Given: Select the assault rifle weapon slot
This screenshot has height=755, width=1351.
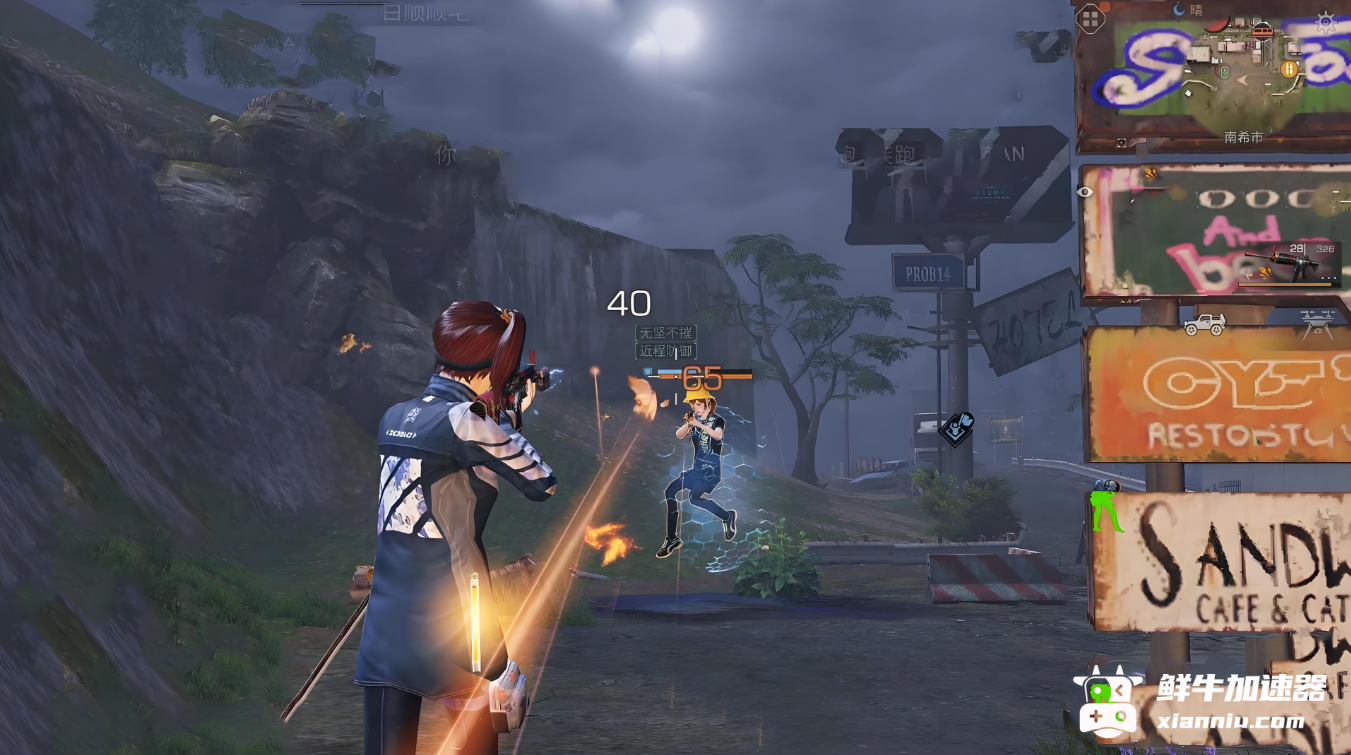Looking at the screenshot, I should point(1289,266).
